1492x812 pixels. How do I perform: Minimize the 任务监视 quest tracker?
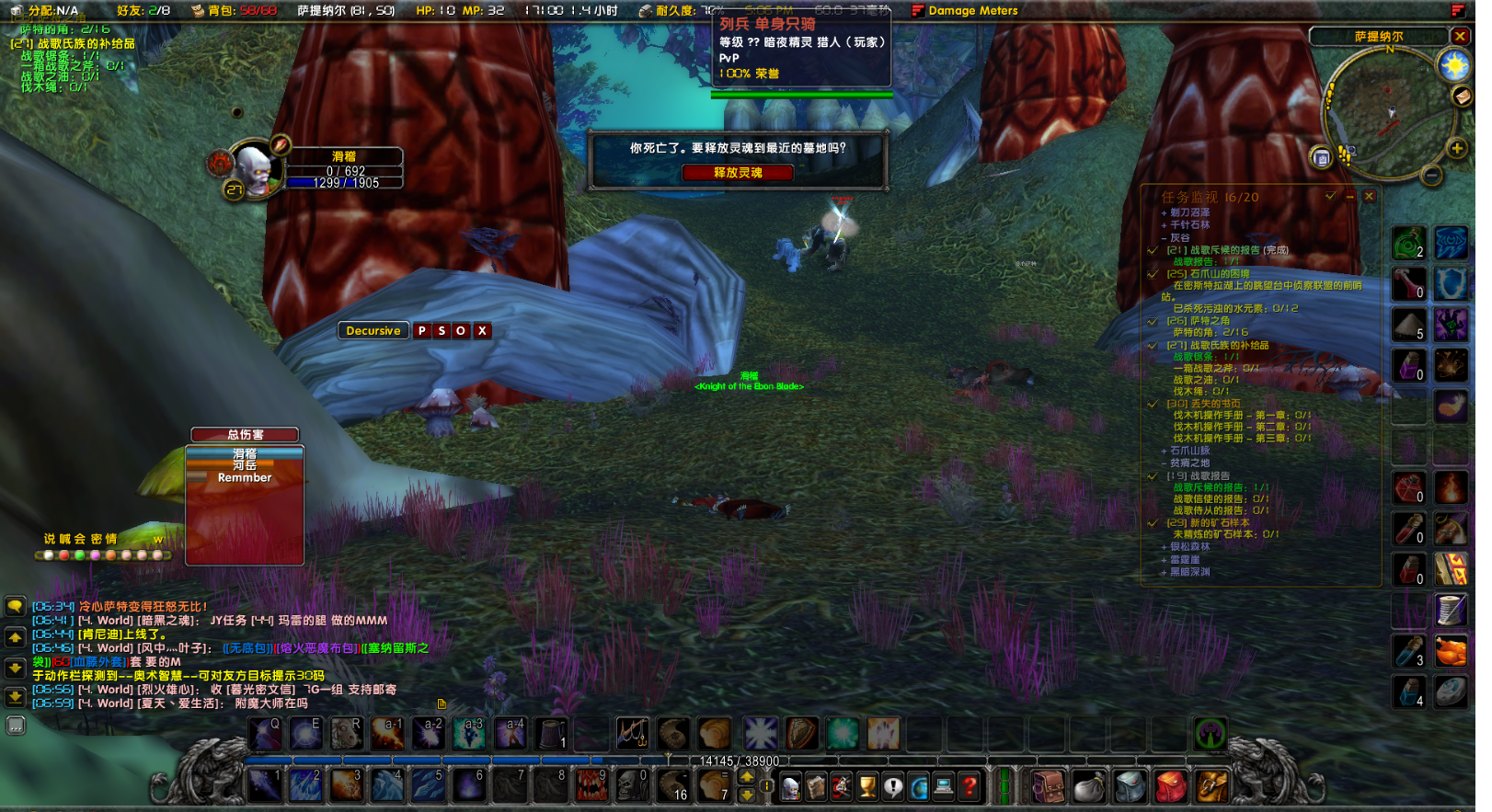[x=1349, y=196]
